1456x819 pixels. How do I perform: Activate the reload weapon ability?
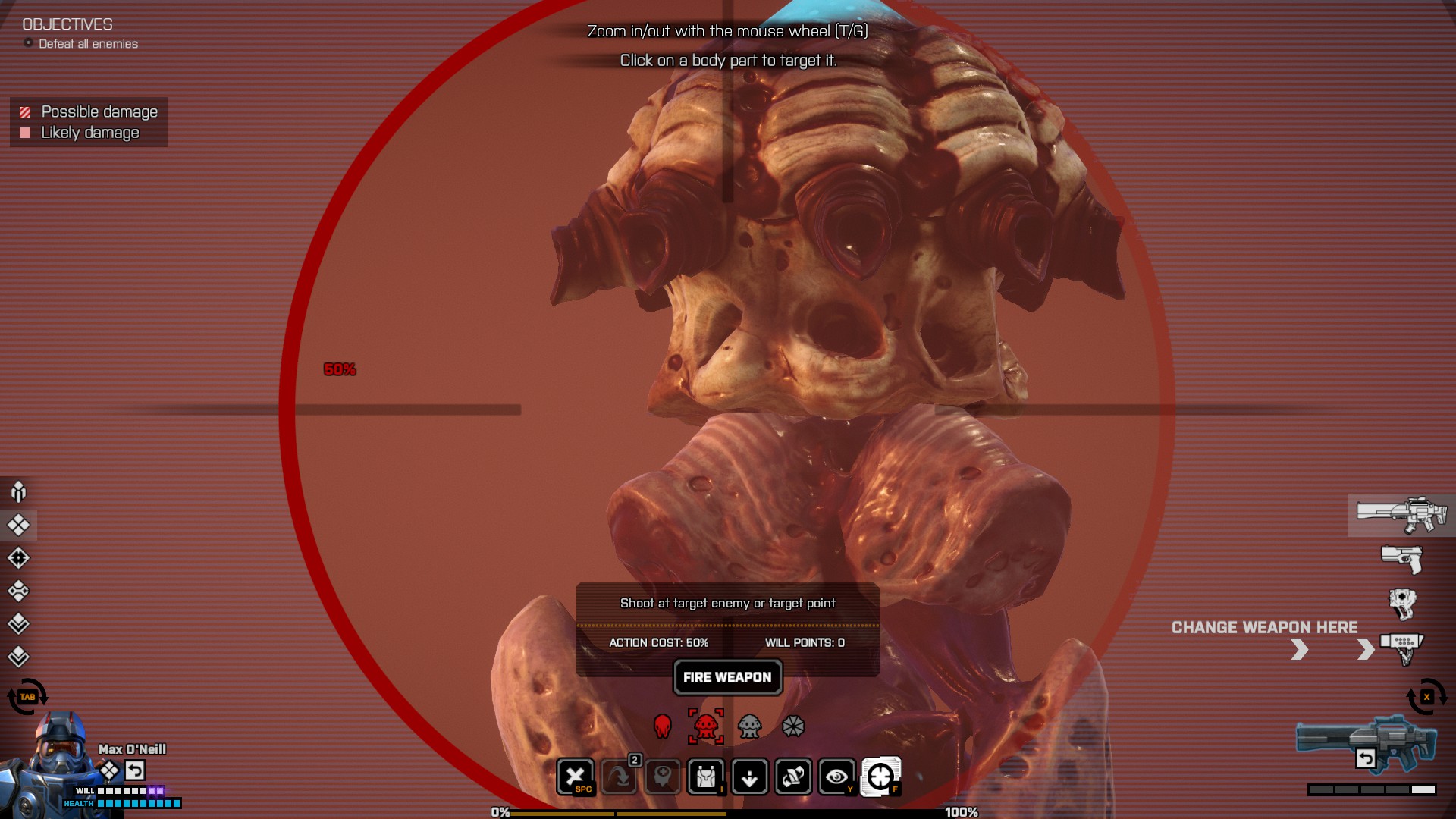coord(793,777)
